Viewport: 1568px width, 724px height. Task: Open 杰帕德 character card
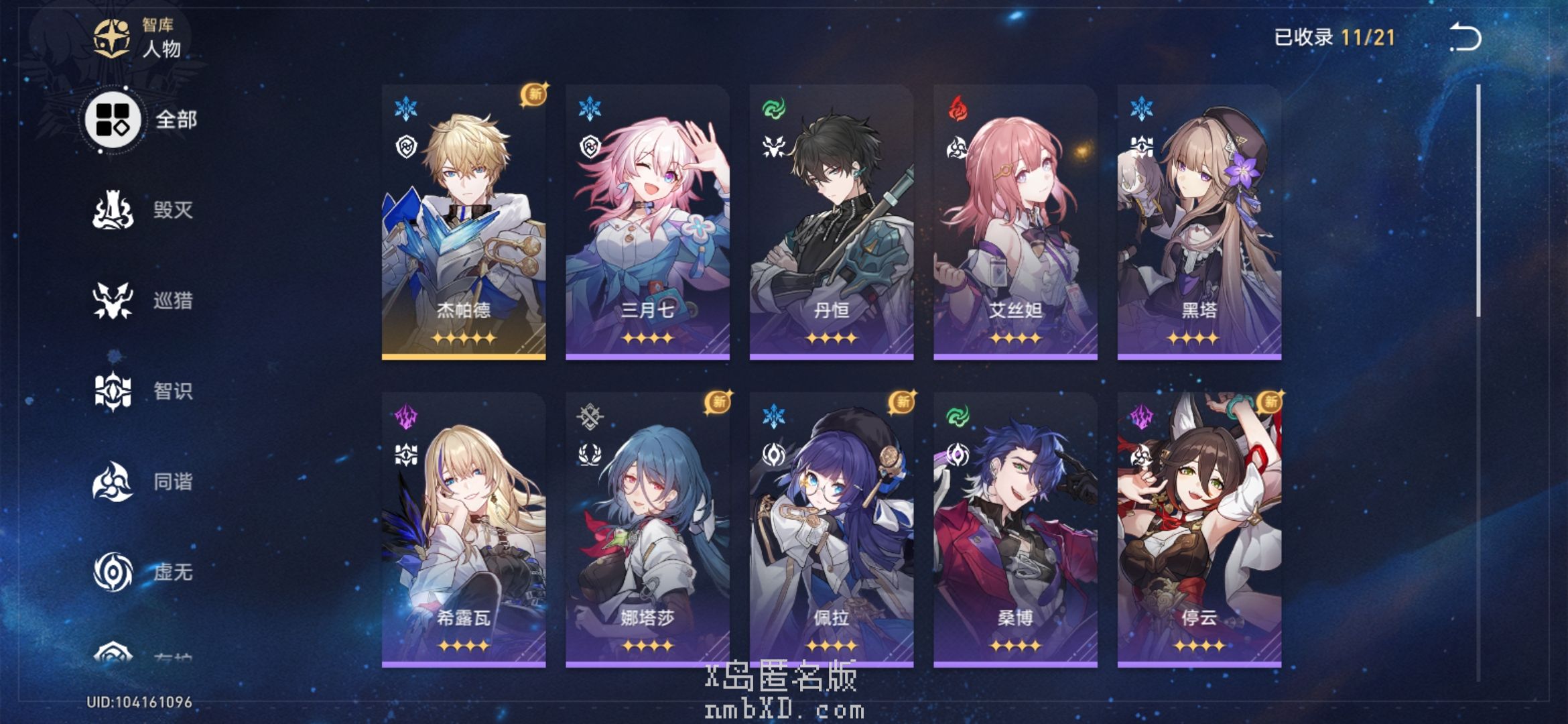pos(464,223)
